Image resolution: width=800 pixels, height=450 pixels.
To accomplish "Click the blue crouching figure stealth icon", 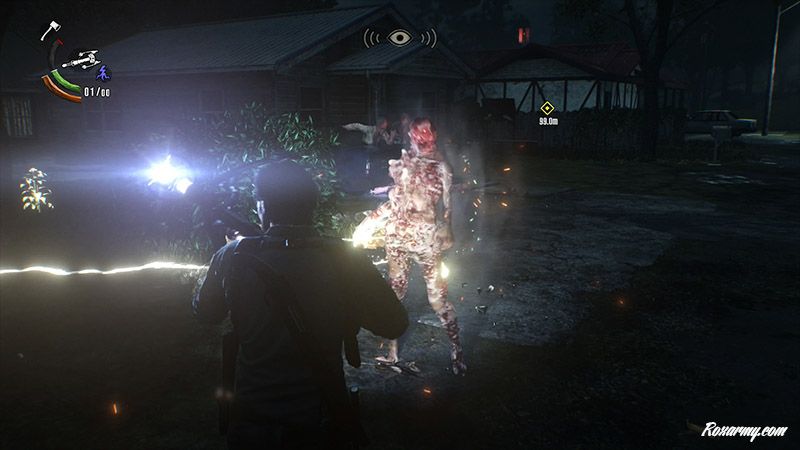I will tap(100, 71).
